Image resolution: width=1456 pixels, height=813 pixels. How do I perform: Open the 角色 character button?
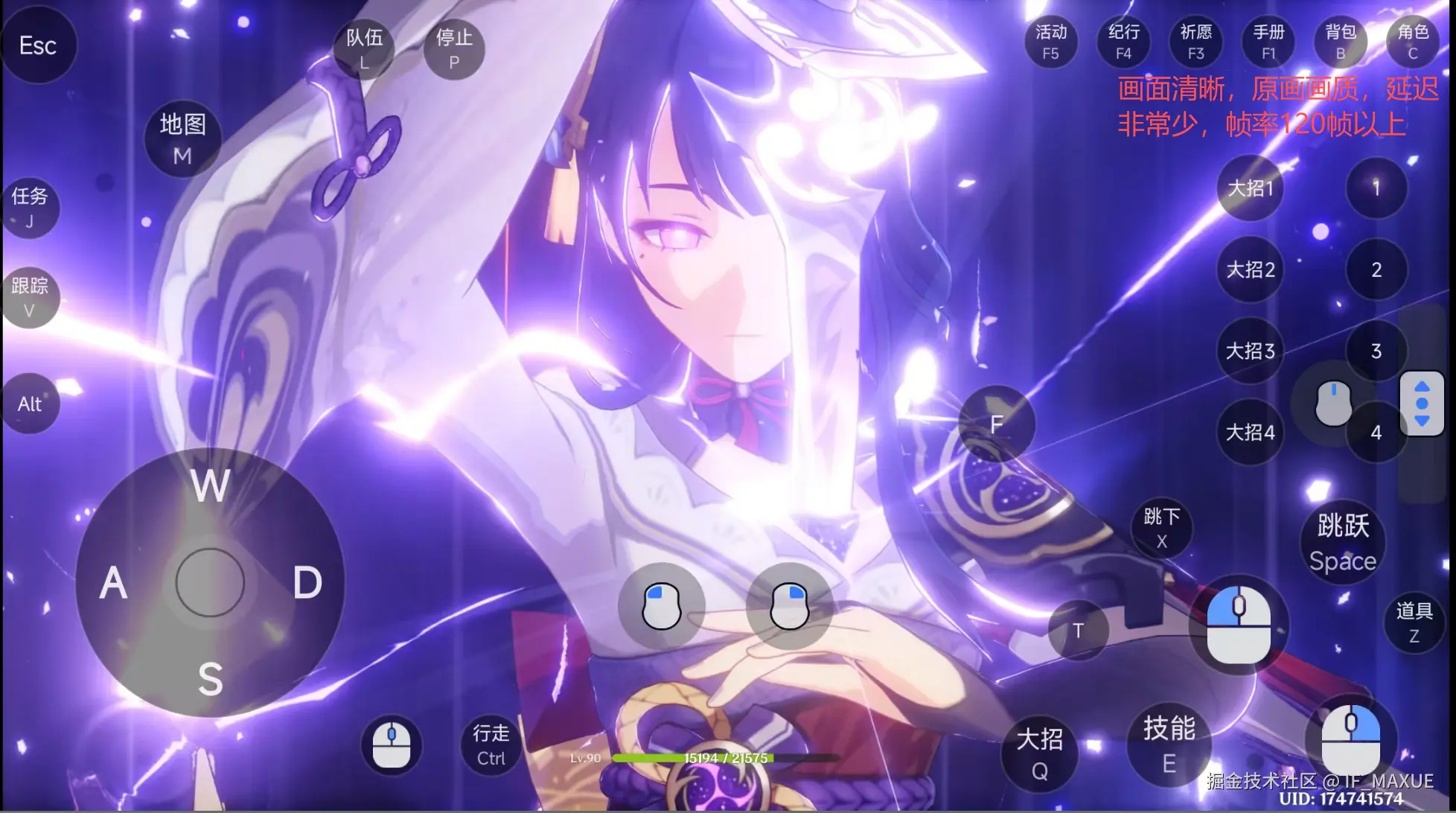coord(1413,42)
